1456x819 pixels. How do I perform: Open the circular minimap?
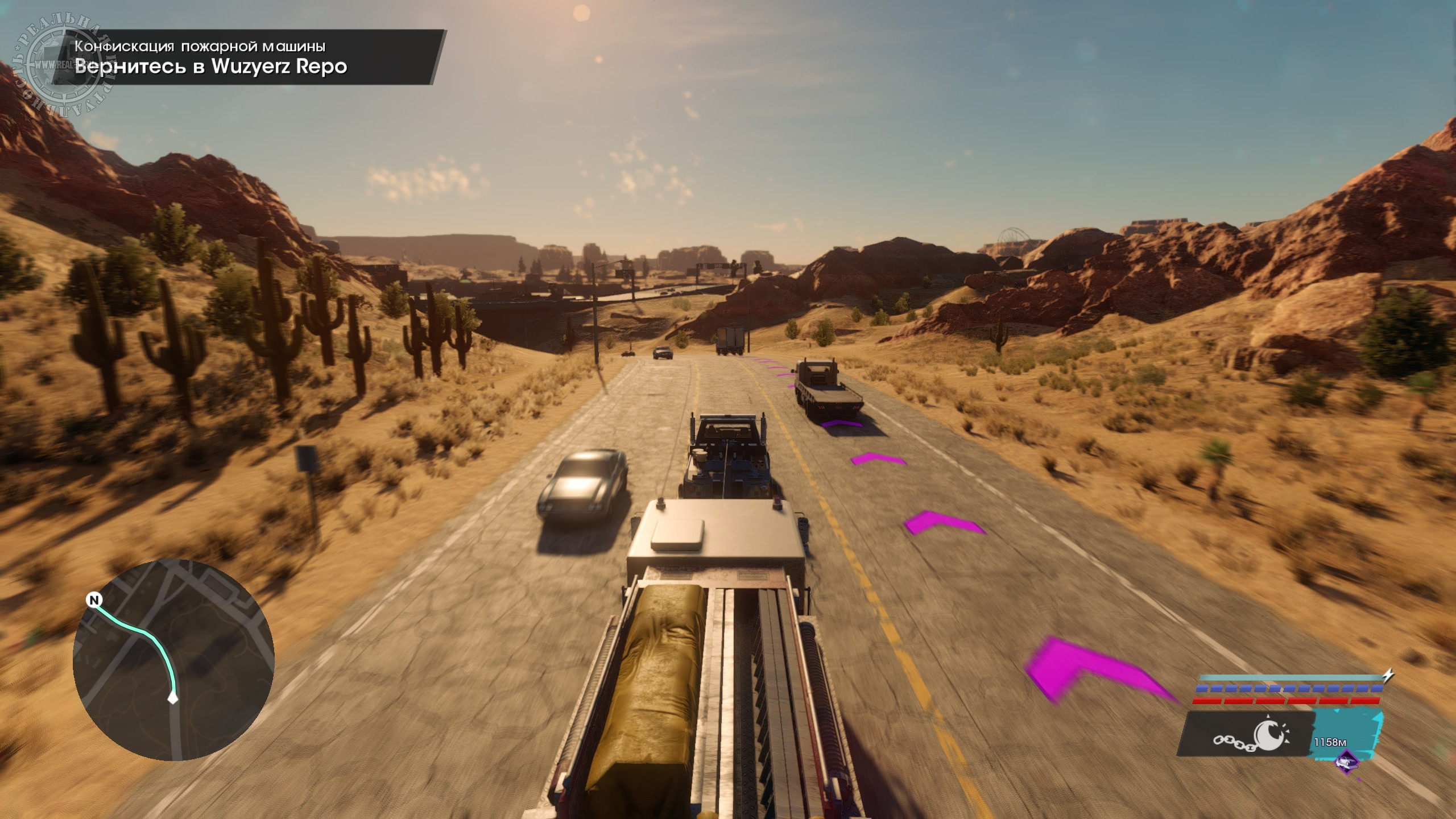tap(173, 660)
